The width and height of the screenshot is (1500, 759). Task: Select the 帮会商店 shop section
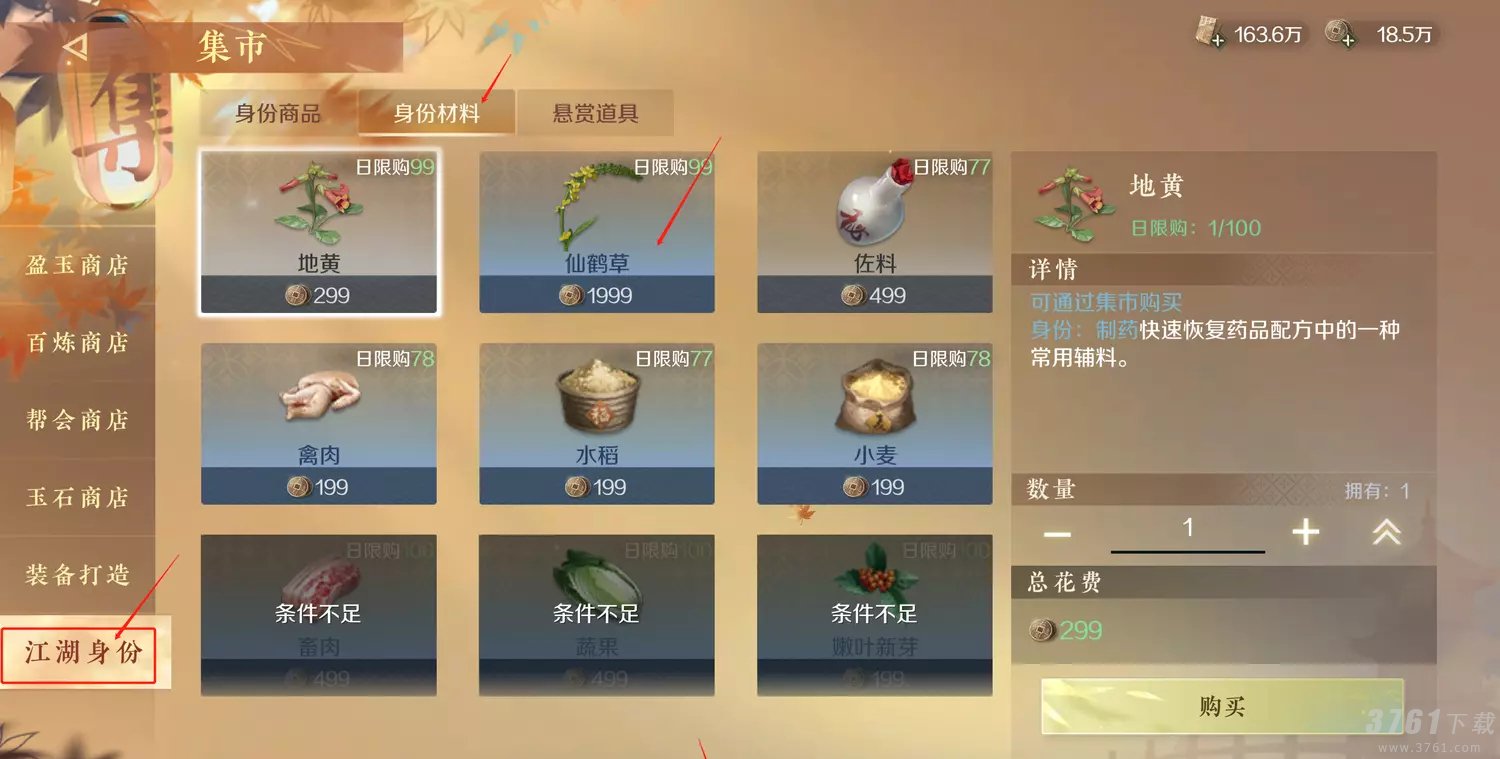click(x=75, y=420)
